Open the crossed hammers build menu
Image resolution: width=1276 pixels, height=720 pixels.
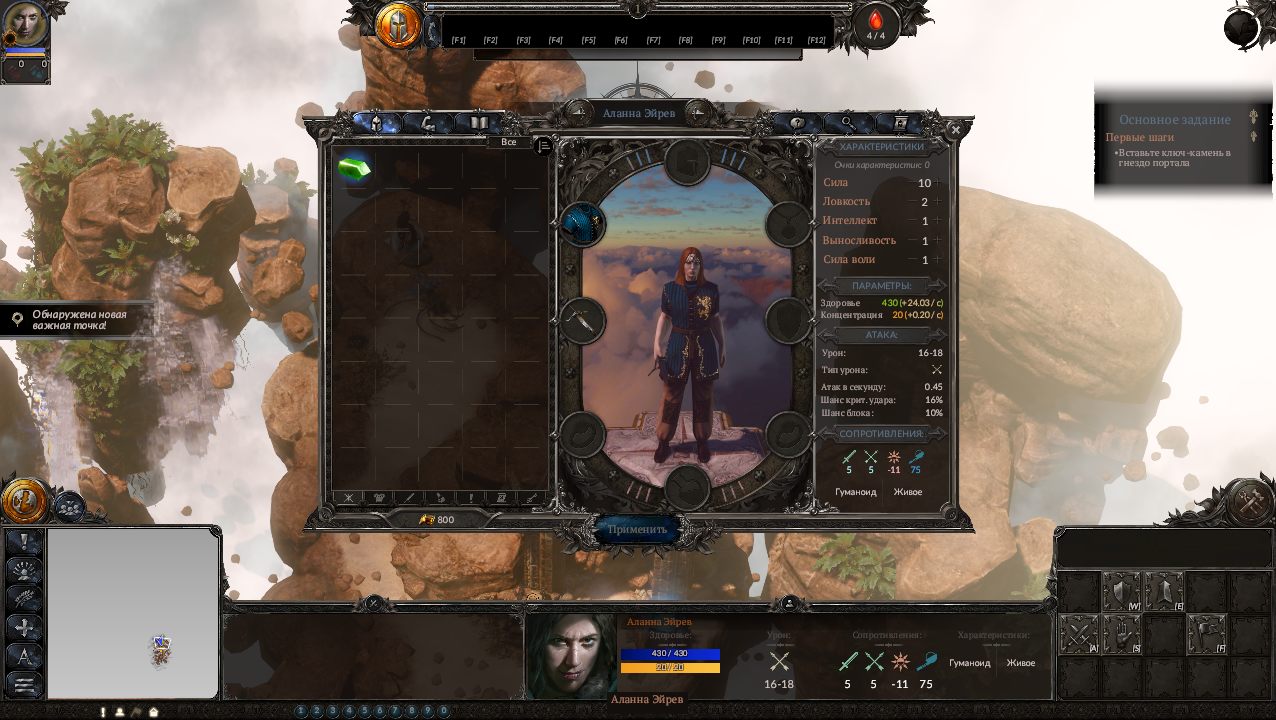coord(1249,502)
